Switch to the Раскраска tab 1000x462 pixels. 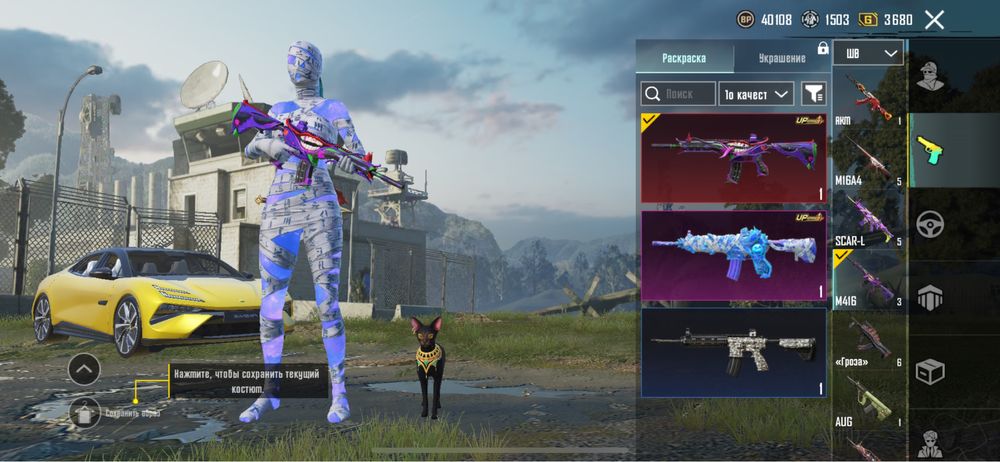[684, 58]
